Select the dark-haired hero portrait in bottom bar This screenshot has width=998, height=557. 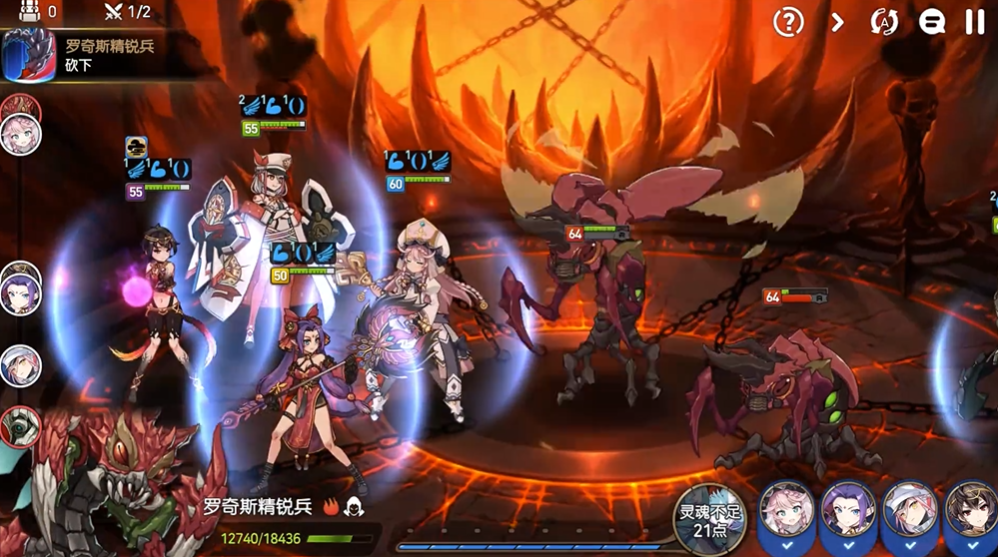point(971,511)
